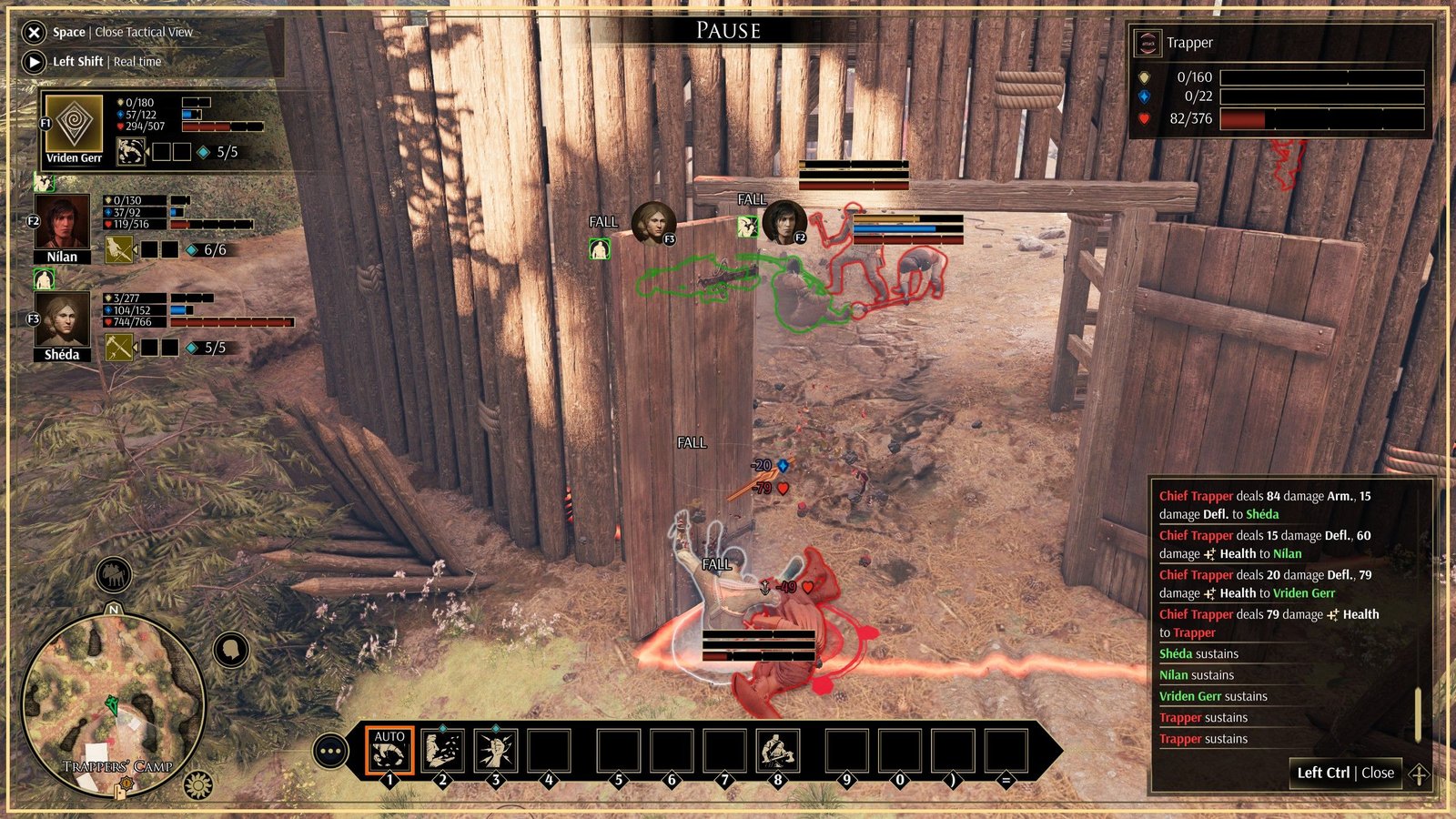Open the hotbar three-dots menu

pos(330,752)
